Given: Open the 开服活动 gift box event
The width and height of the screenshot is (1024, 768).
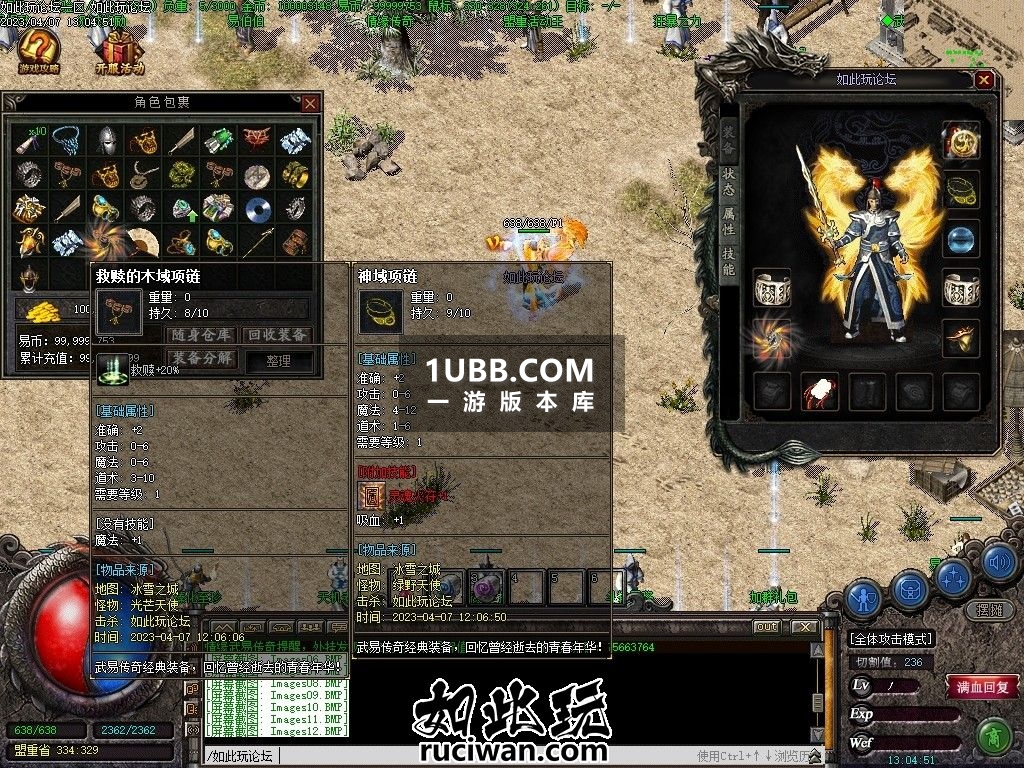Looking at the screenshot, I should (x=120, y=51).
